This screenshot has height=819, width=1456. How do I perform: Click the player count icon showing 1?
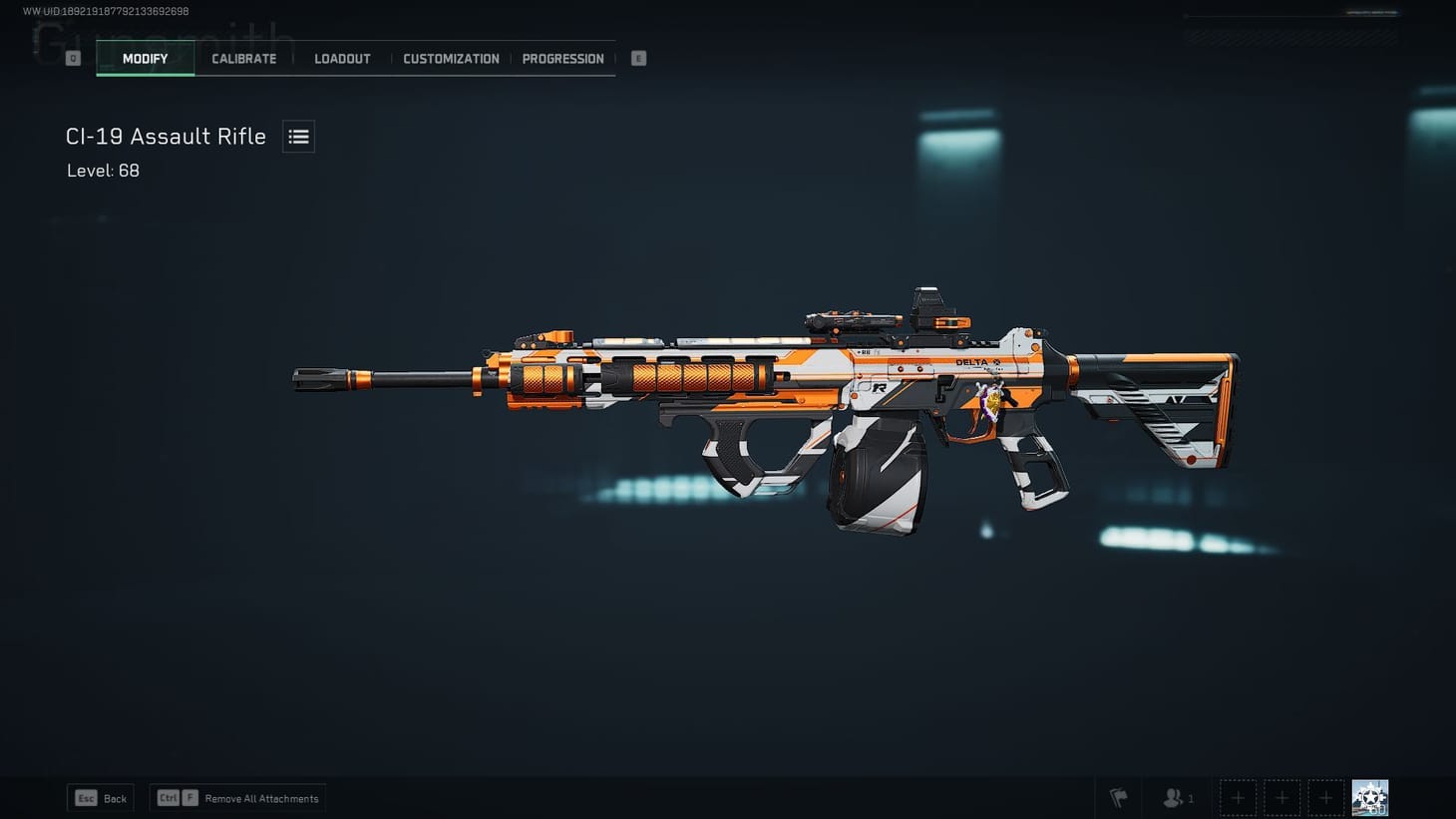click(1177, 797)
